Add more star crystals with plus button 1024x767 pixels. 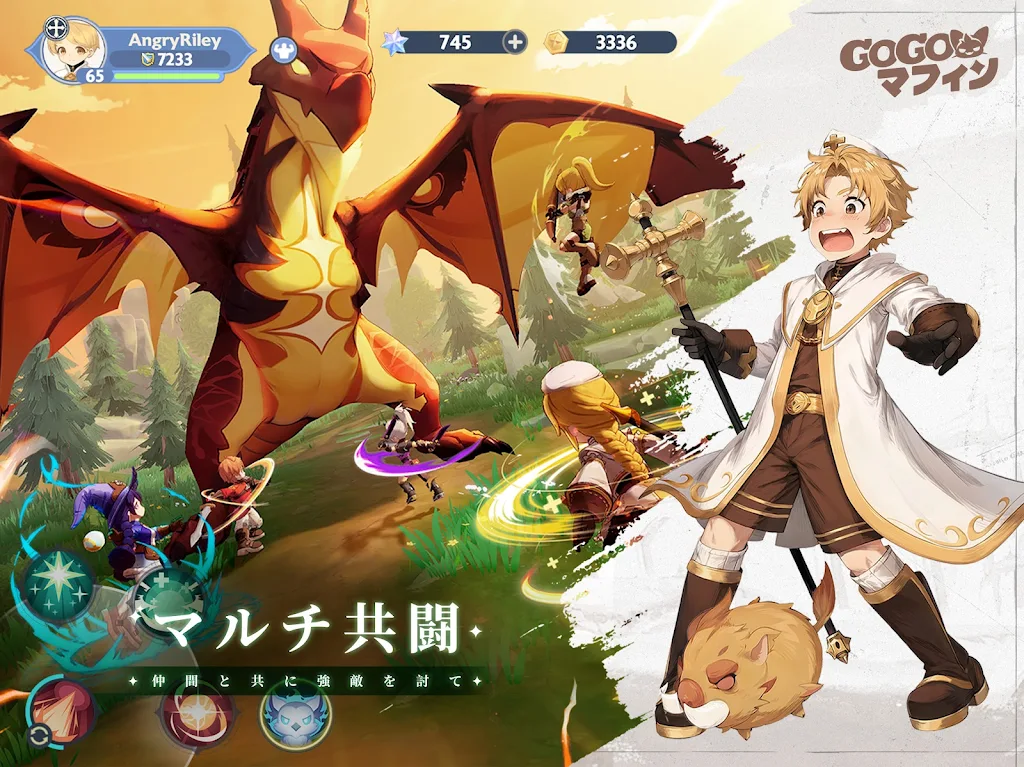point(514,42)
